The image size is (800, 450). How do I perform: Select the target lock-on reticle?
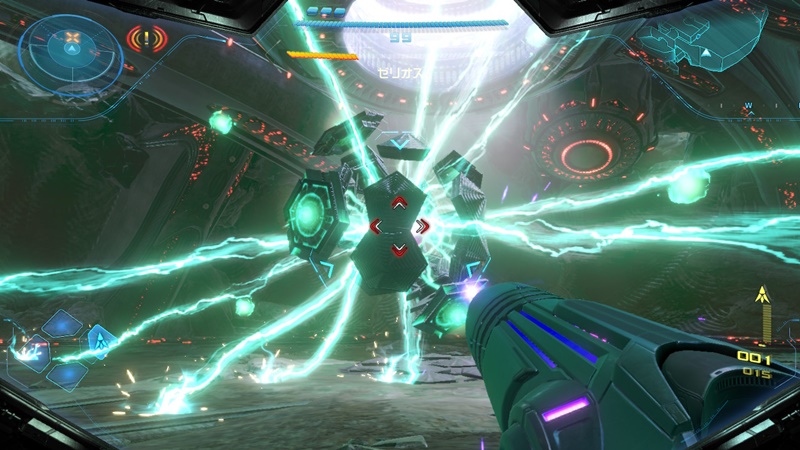click(398, 226)
